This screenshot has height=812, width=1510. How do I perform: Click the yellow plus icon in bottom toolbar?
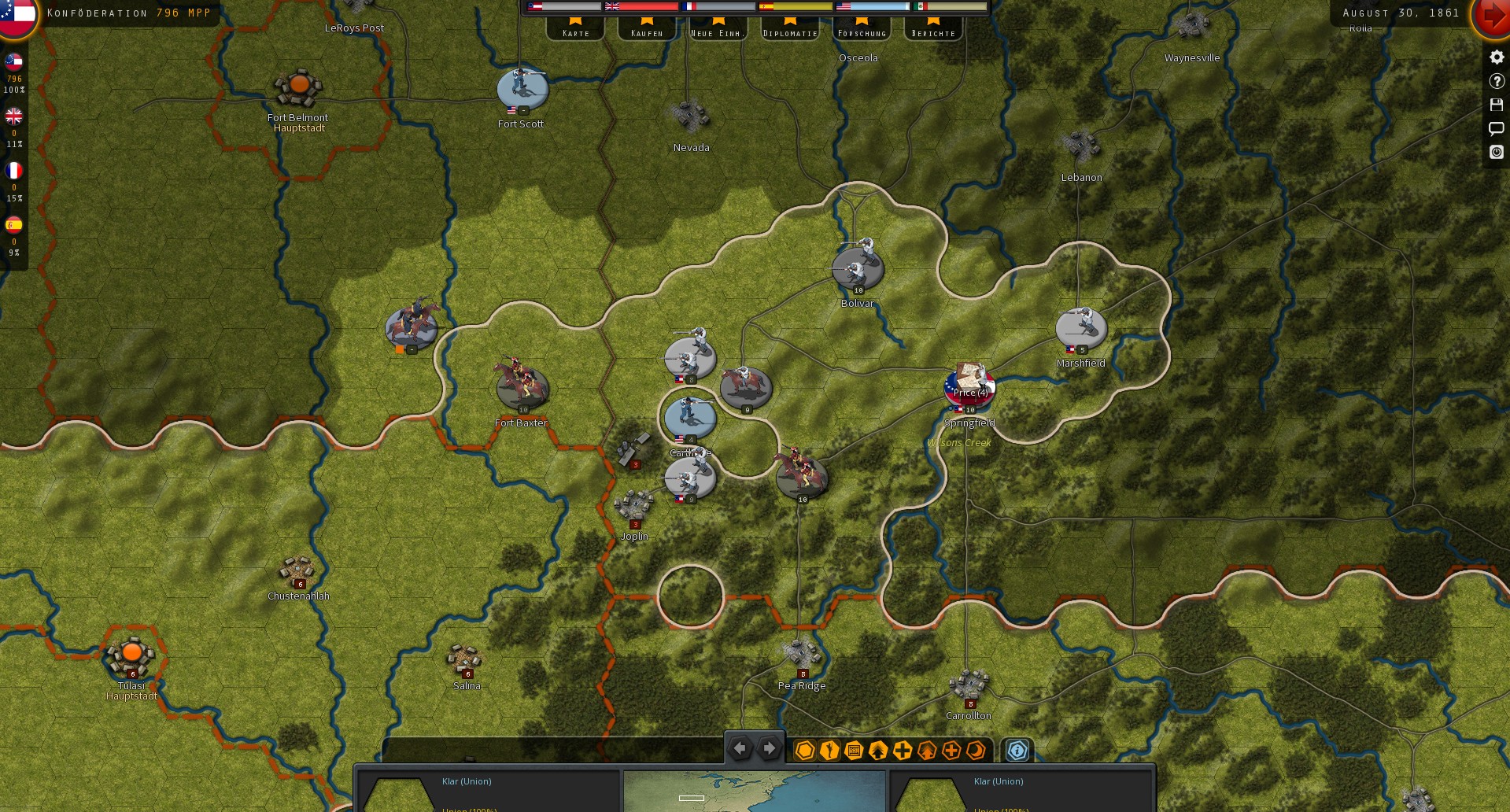point(903,751)
